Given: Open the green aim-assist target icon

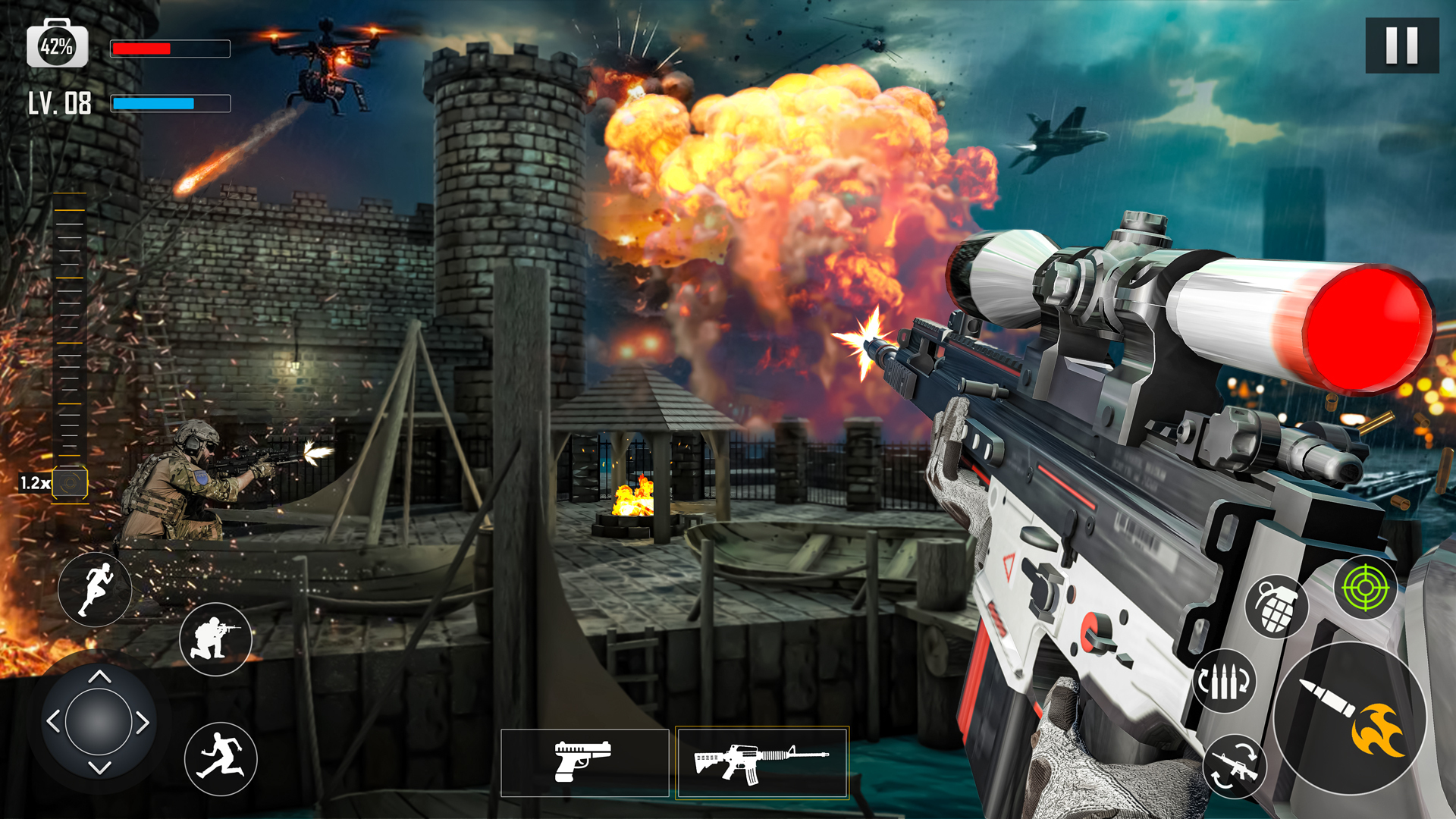Looking at the screenshot, I should (1367, 586).
